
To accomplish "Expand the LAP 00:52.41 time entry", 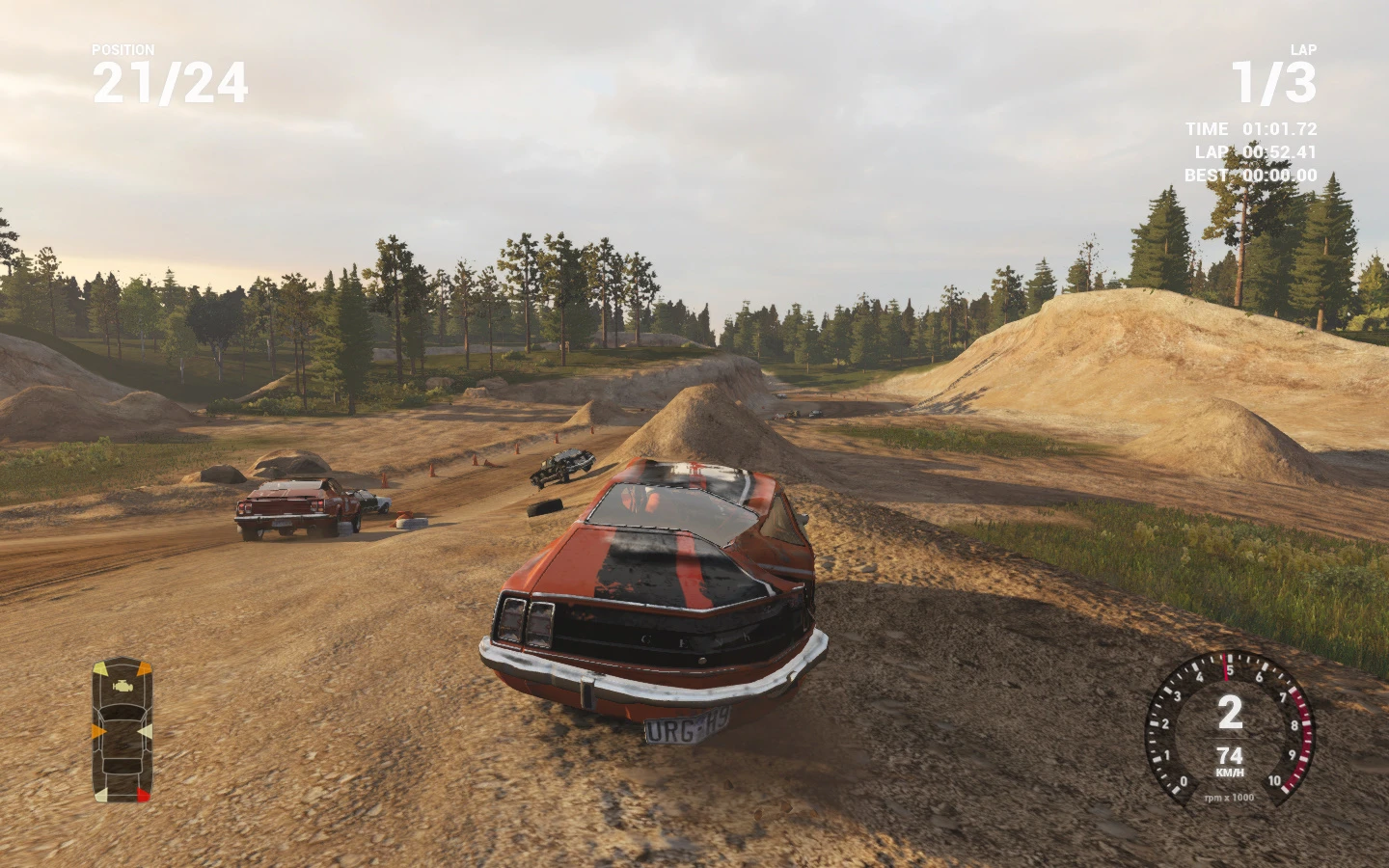I will [x=1254, y=152].
